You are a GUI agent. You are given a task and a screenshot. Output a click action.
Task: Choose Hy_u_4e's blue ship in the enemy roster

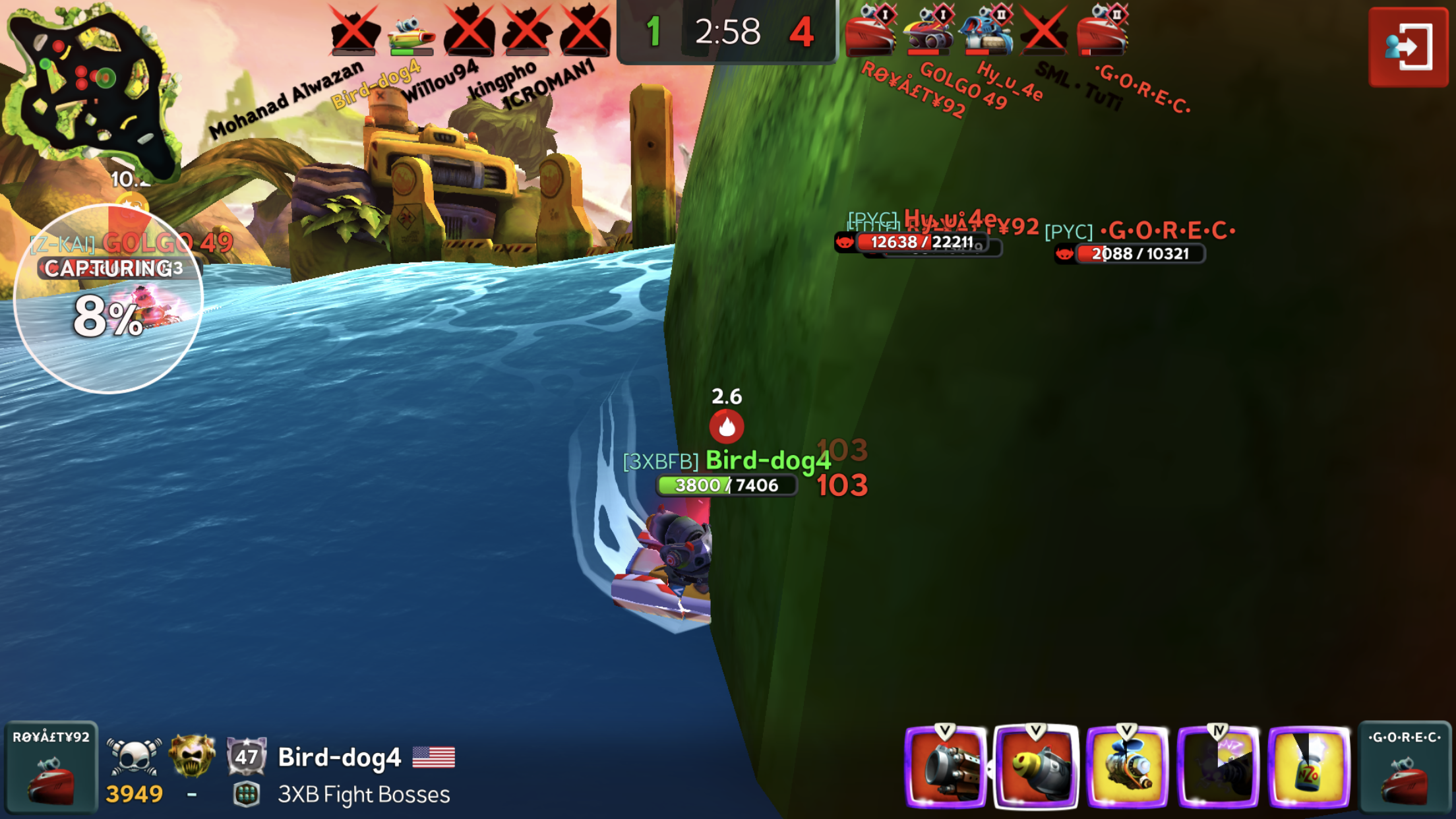(985, 33)
